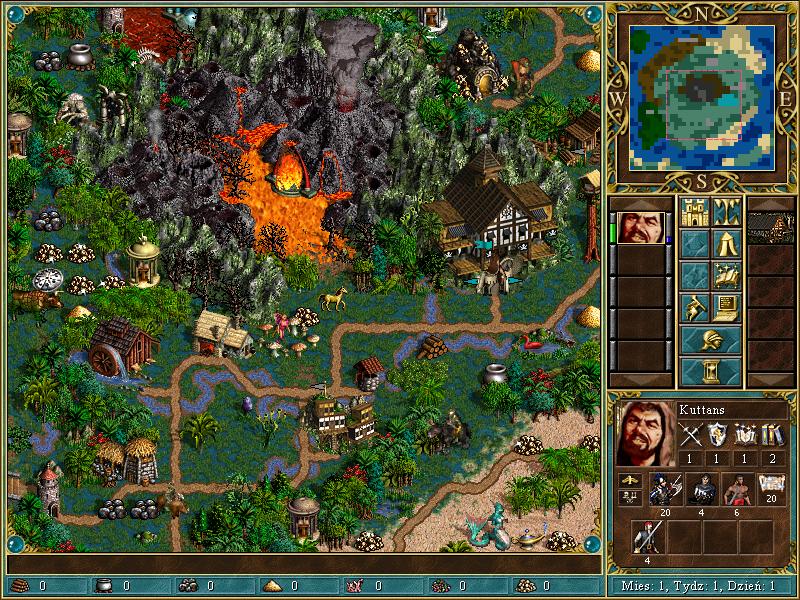Select the red-bandana swordsman stack of 4
The image size is (800, 600).
point(648,537)
